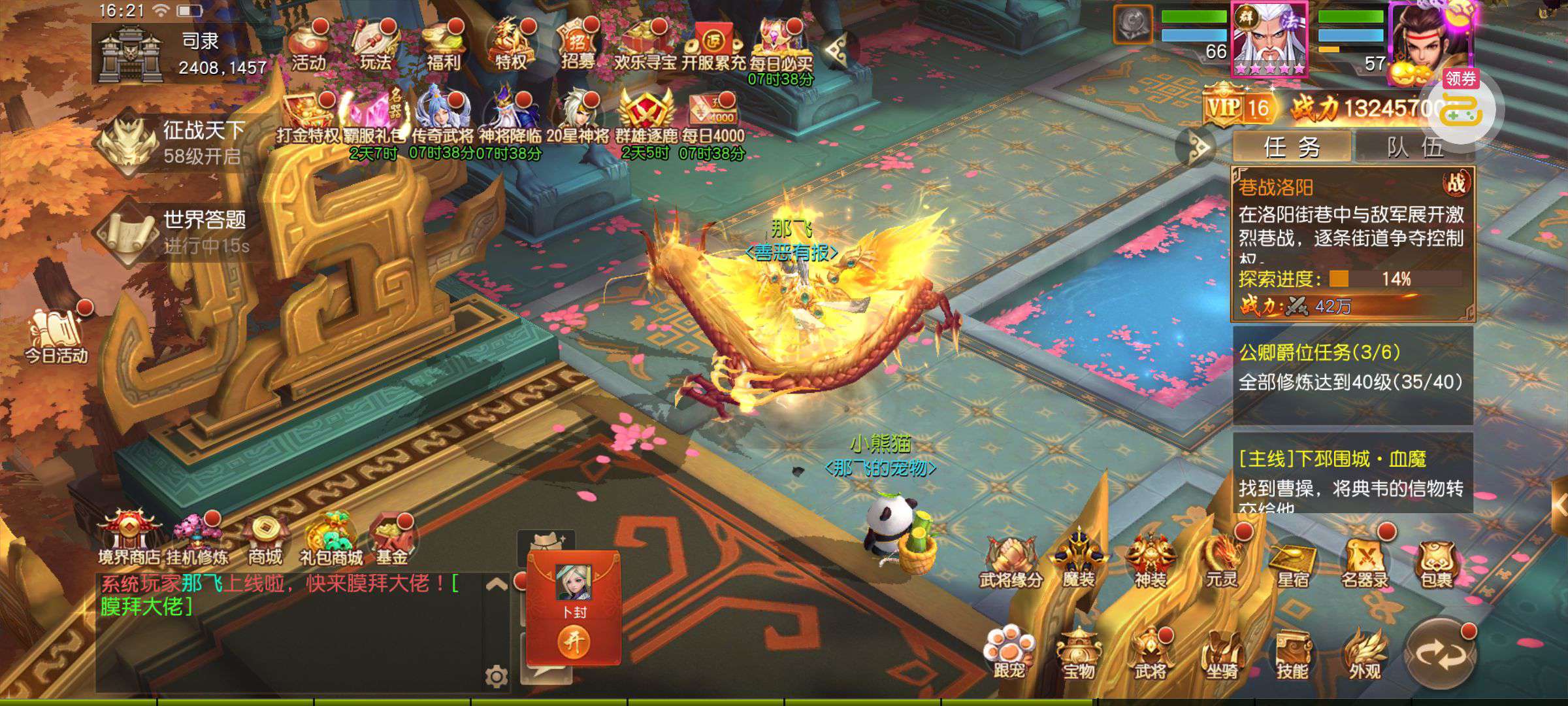Open the 商城 shop
The height and width of the screenshot is (706, 1568).
click(265, 539)
